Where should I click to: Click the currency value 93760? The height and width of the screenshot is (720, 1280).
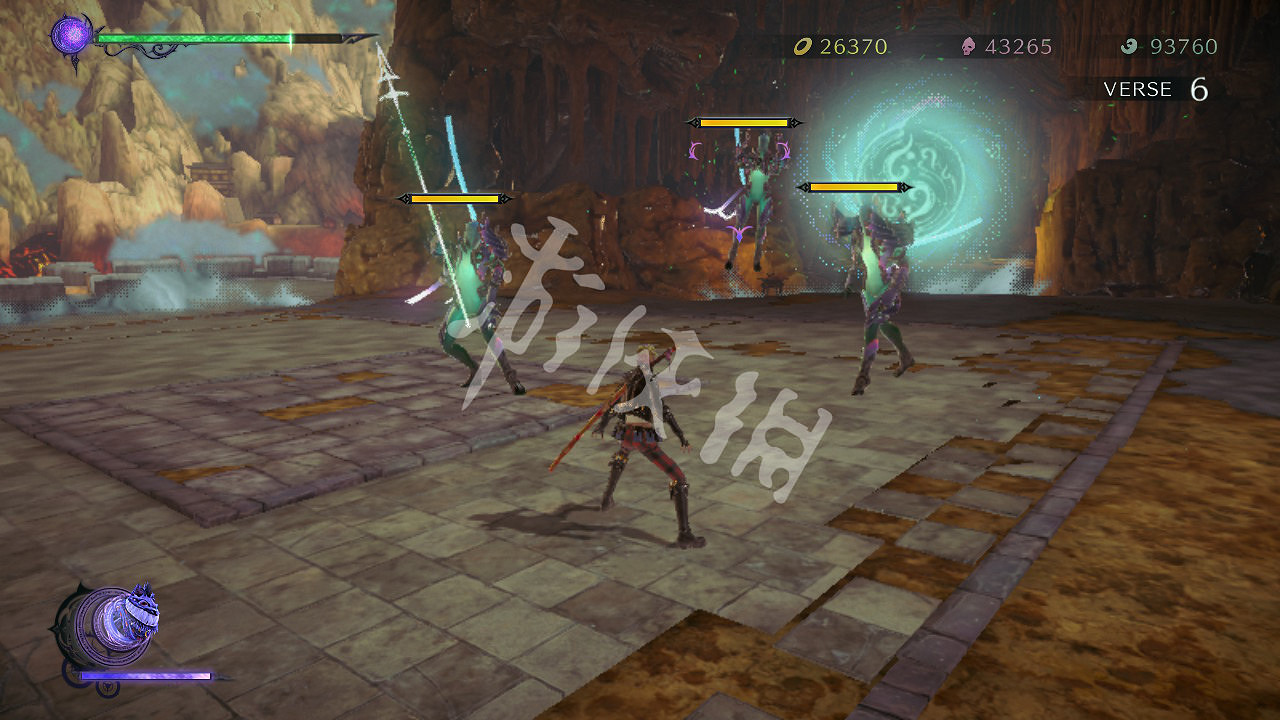(1183, 46)
